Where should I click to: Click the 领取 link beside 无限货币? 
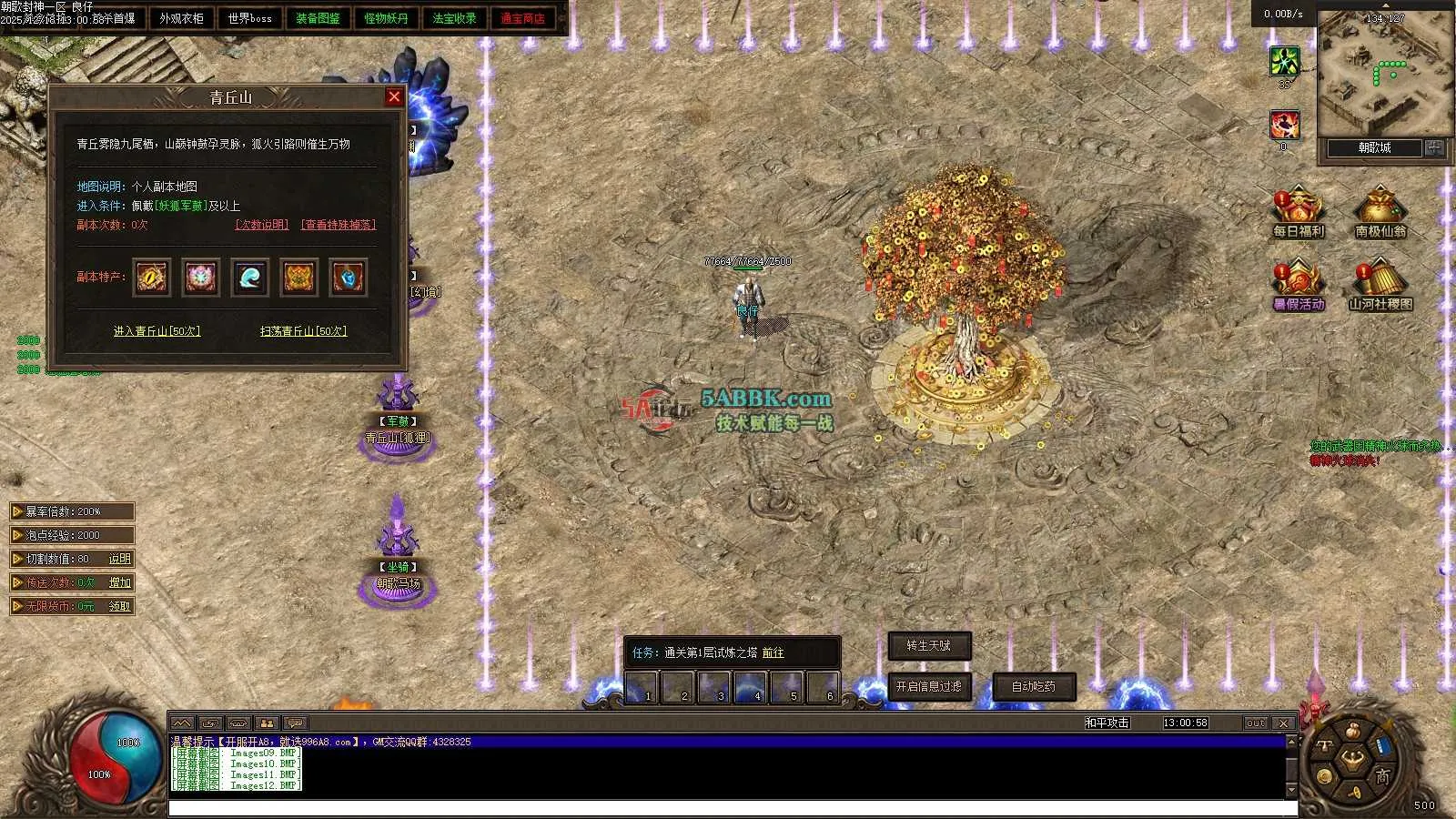pyautogui.click(x=119, y=606)
